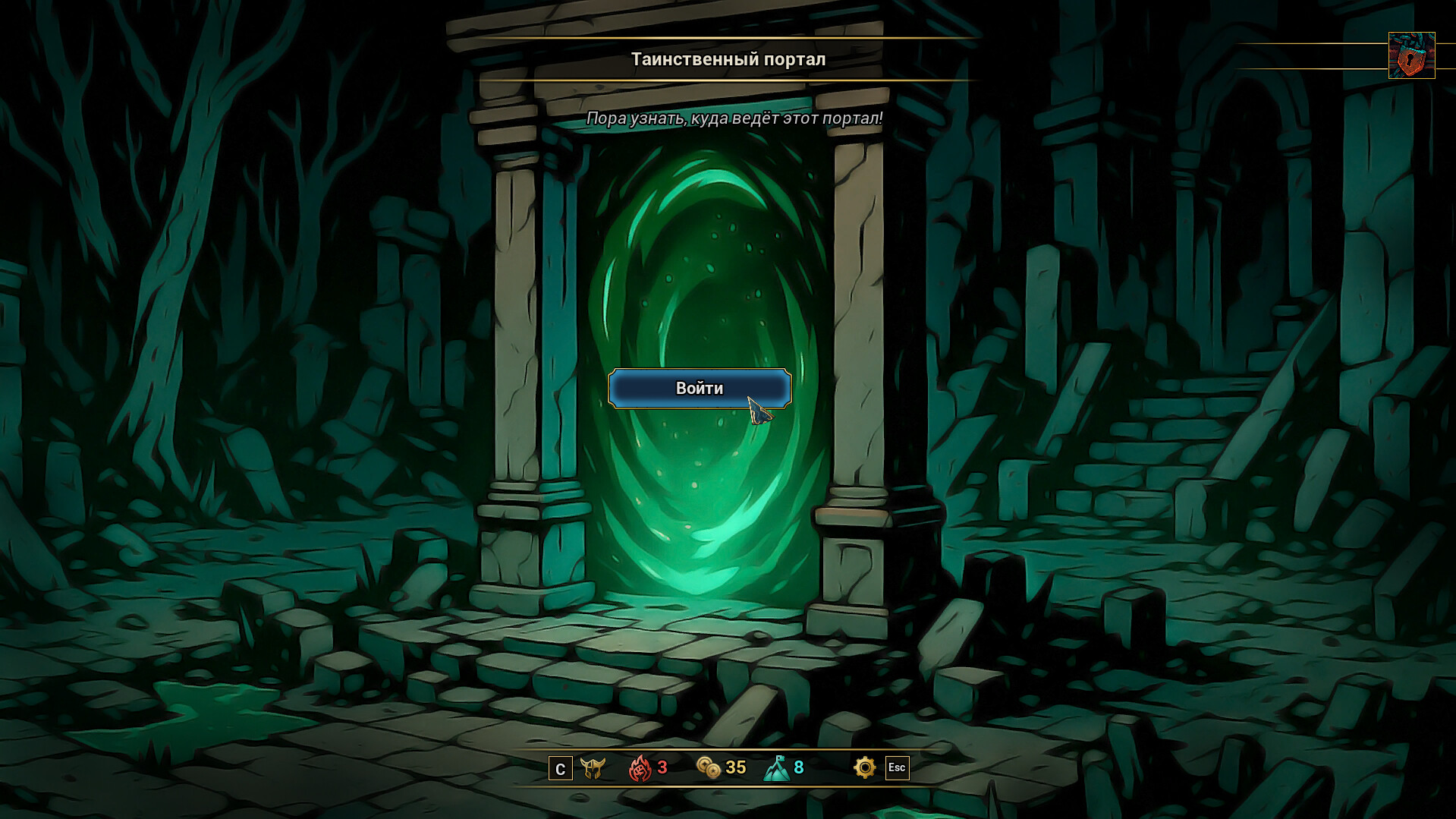Click the teal counter showing 8 ascents
The image size is (1456, 819).
pos(798,767)
